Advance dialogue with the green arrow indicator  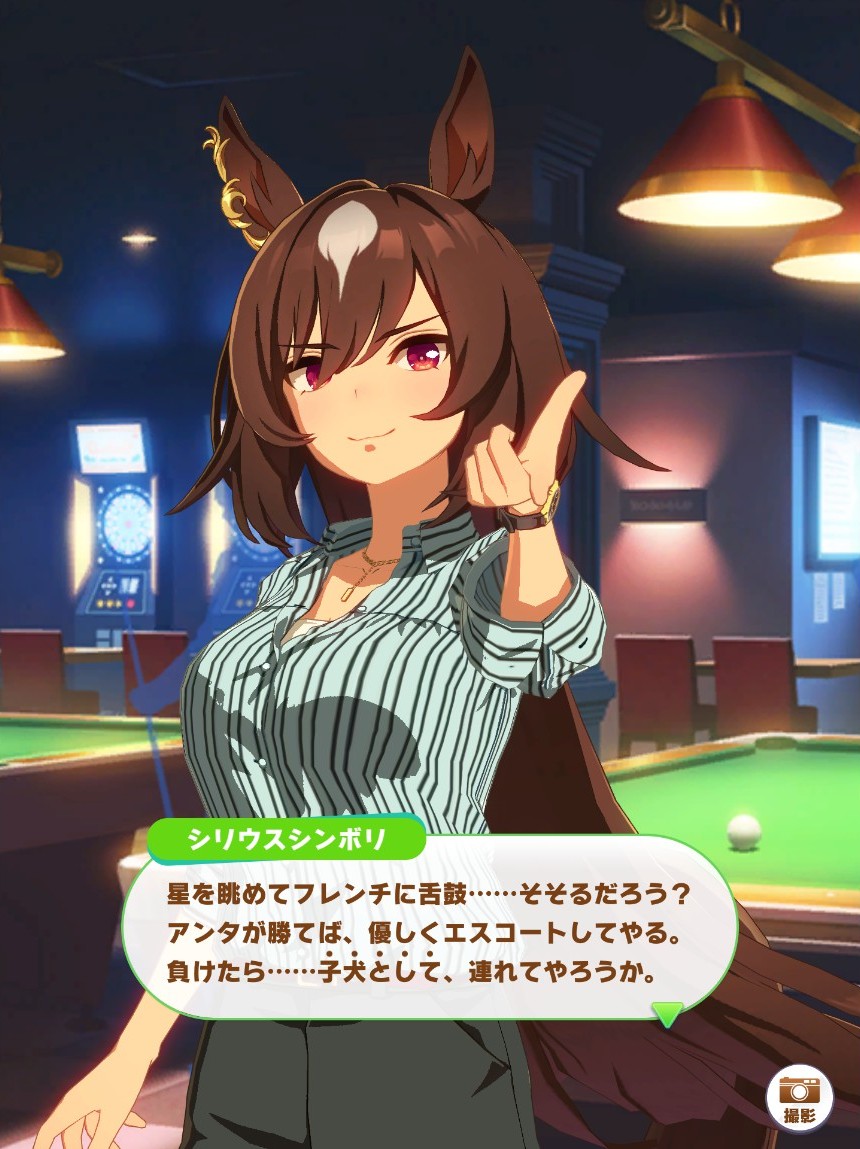tap(667, 1014)
